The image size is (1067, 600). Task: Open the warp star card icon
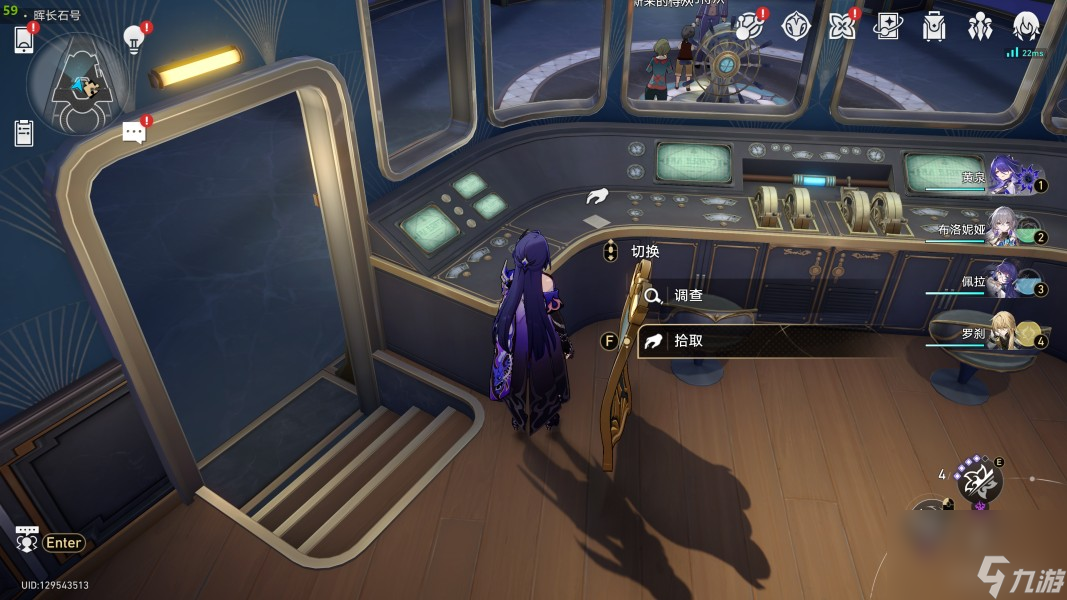point(888,26)
